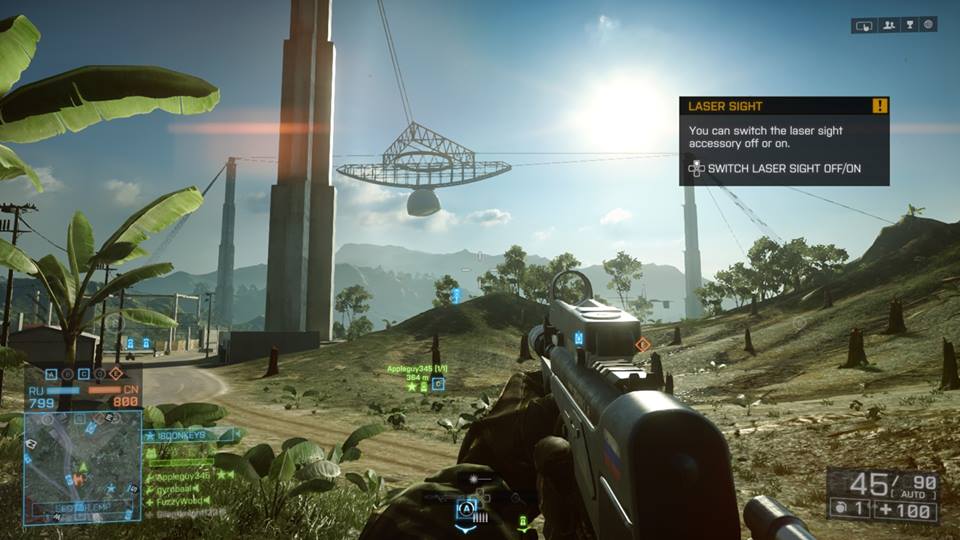Click the minimap
This screenshot has height=540, width=960.
tap(82, 466)
